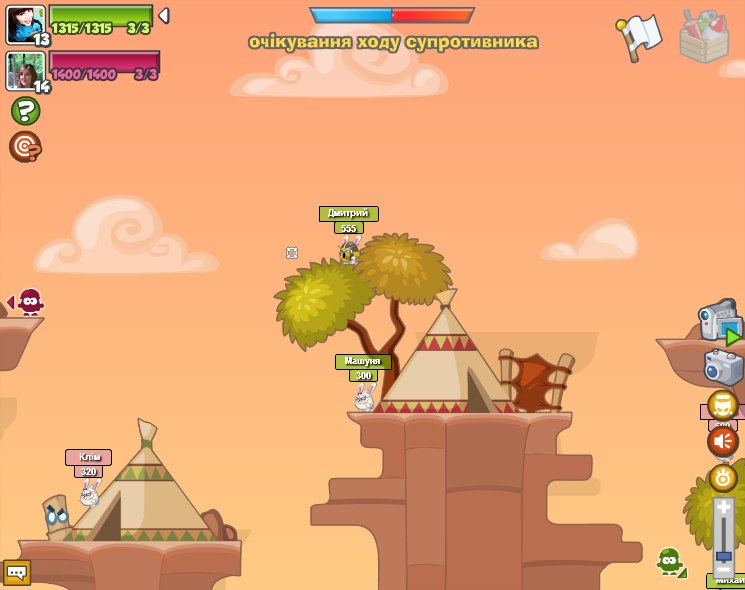The width and height of the screenshot is (745, 590).
Task: Take a screenshot with the photo camera
Action: coord(723,367)
